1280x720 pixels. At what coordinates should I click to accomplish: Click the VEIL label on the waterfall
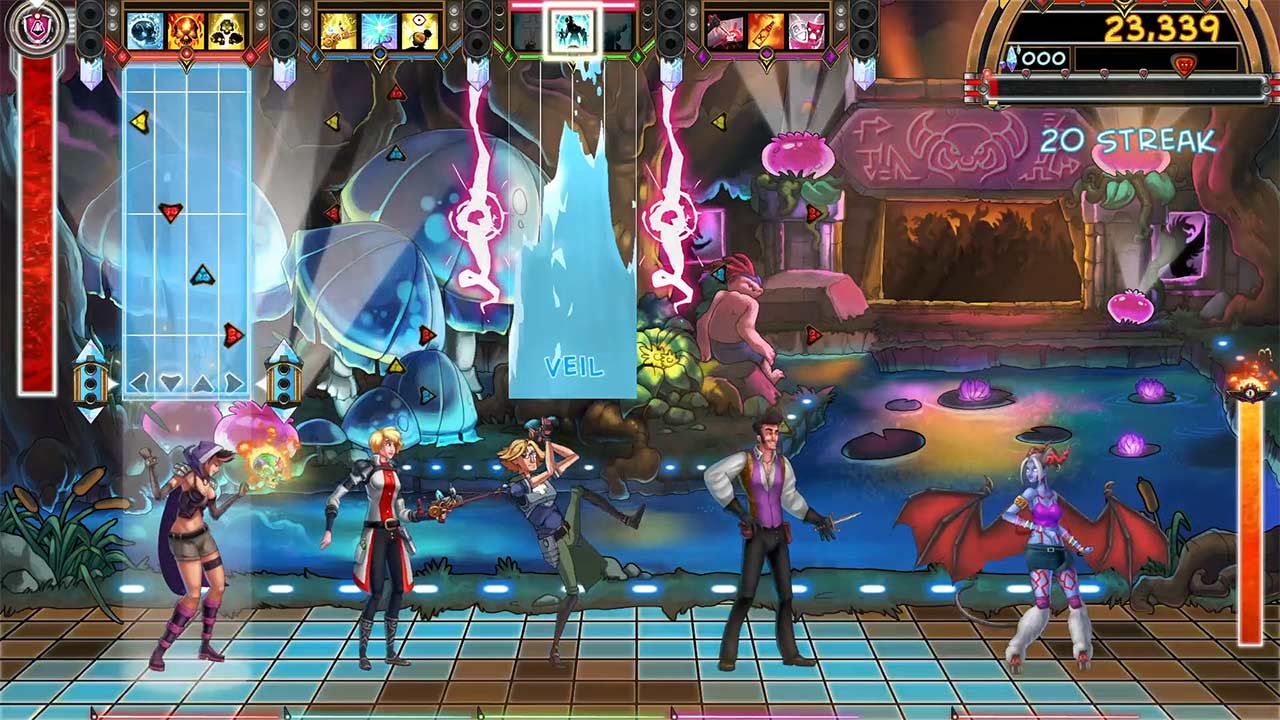coord(575,367)
